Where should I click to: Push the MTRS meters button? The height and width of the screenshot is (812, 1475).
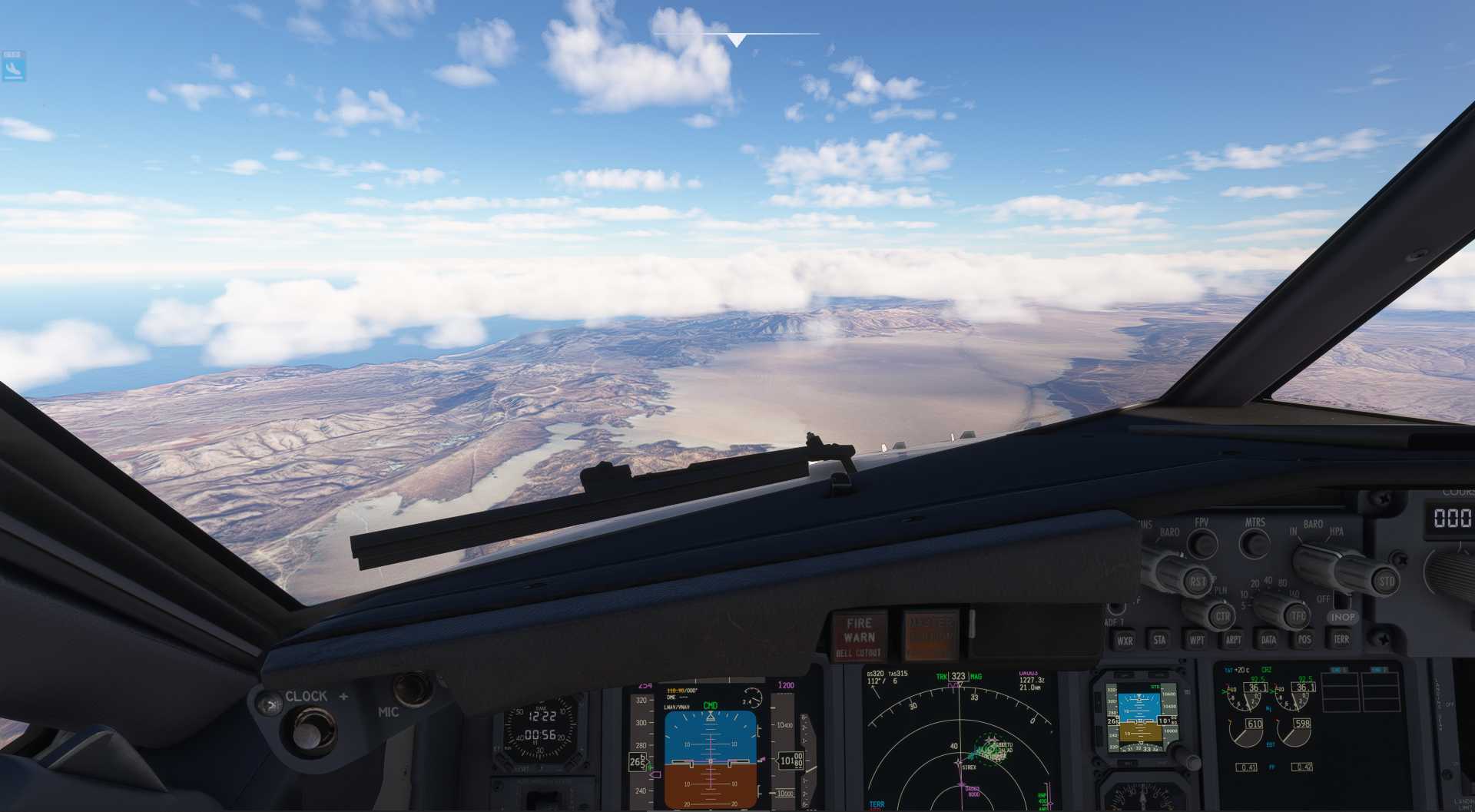pos(1255,544)
